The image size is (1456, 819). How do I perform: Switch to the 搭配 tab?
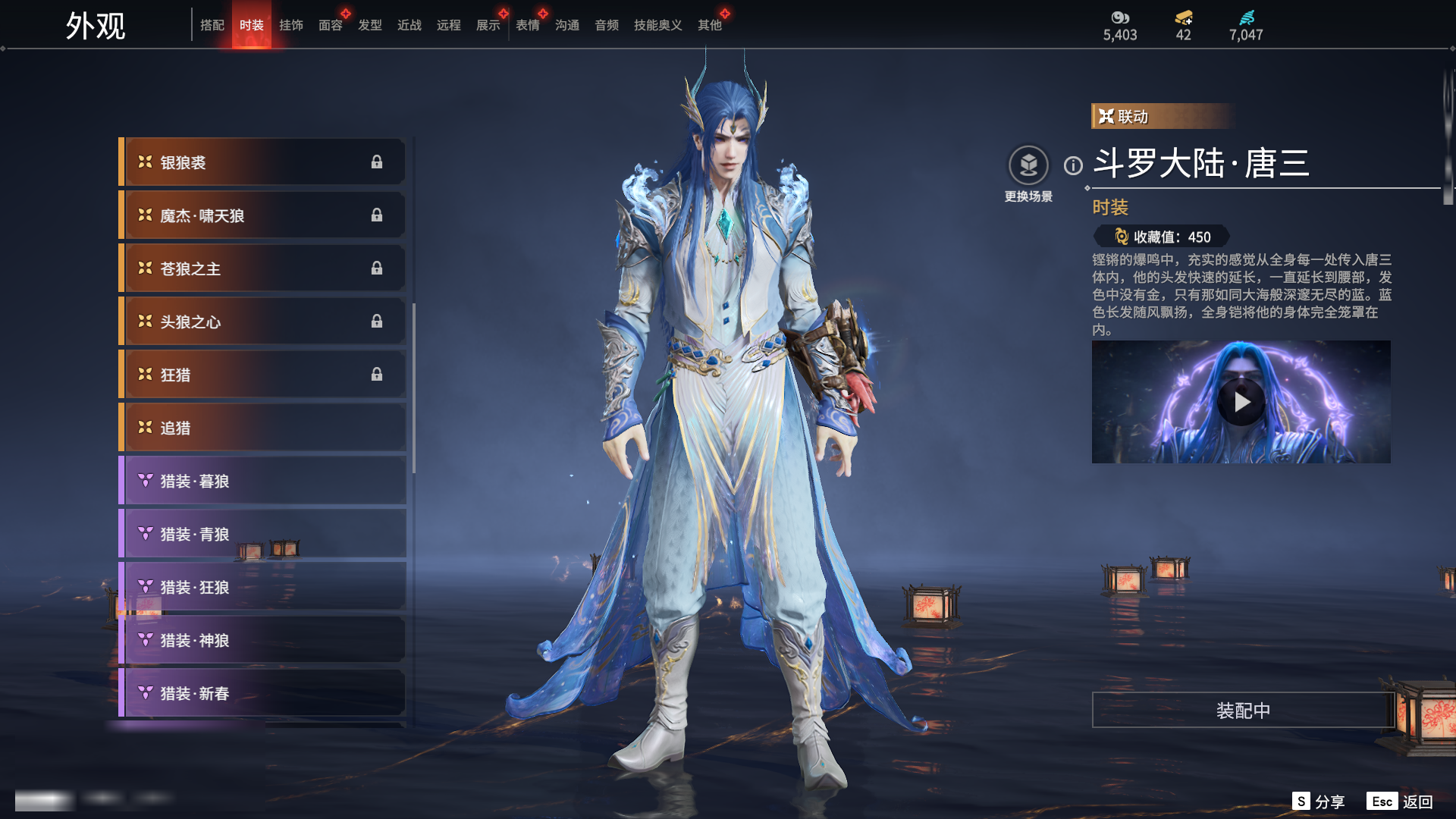click(212, 25)
